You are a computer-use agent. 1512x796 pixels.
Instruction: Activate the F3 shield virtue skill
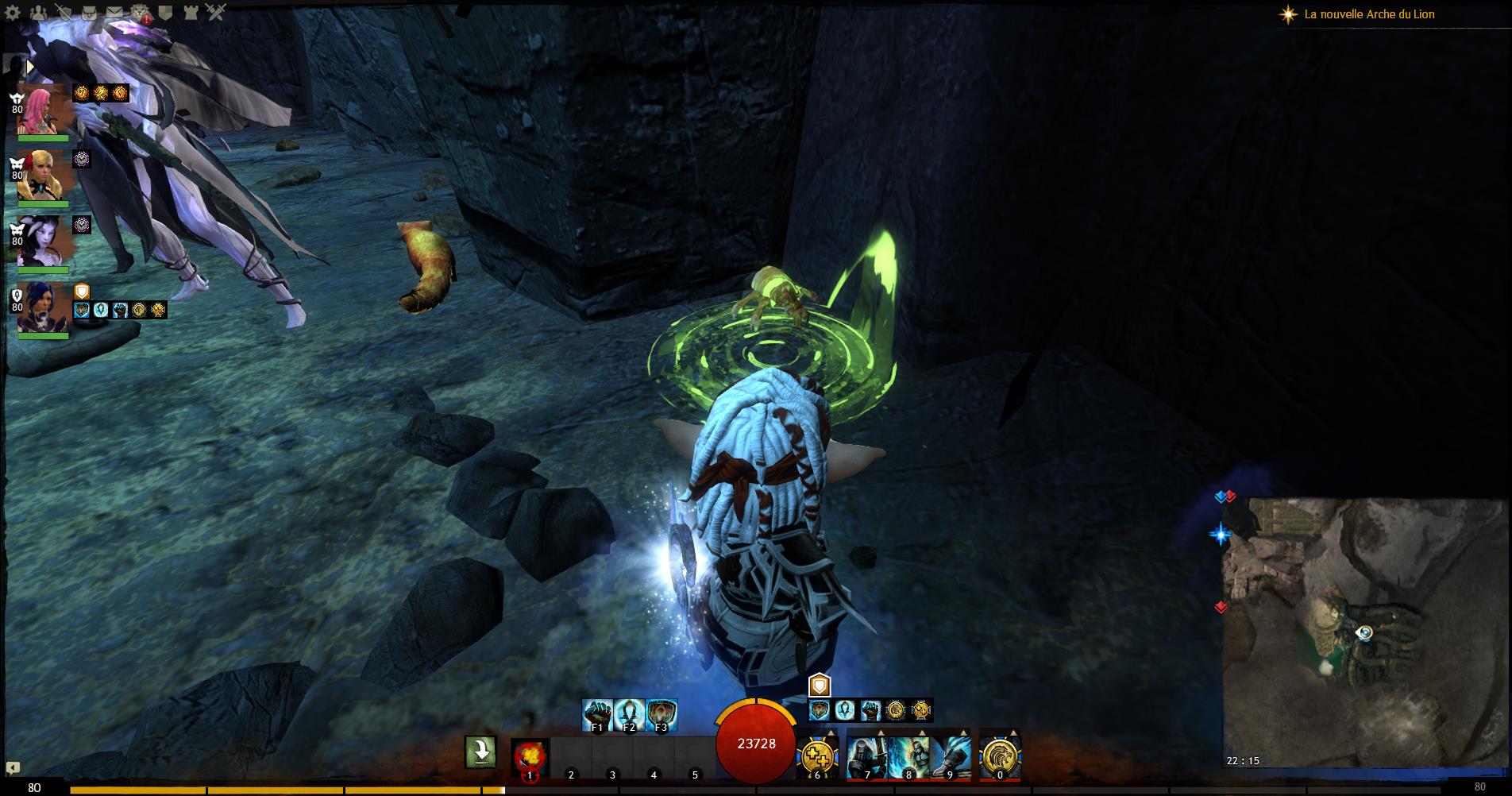pos(661,714)
